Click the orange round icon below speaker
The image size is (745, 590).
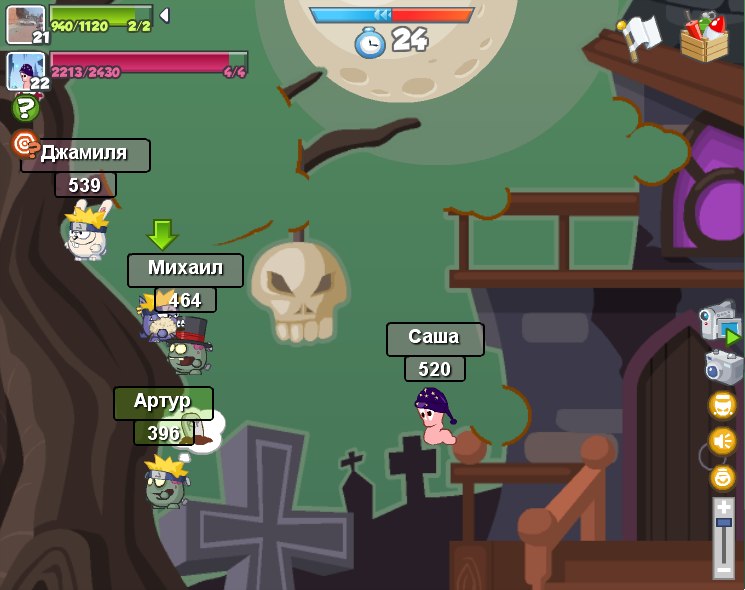pyautogui.click(x=722, y=477)
